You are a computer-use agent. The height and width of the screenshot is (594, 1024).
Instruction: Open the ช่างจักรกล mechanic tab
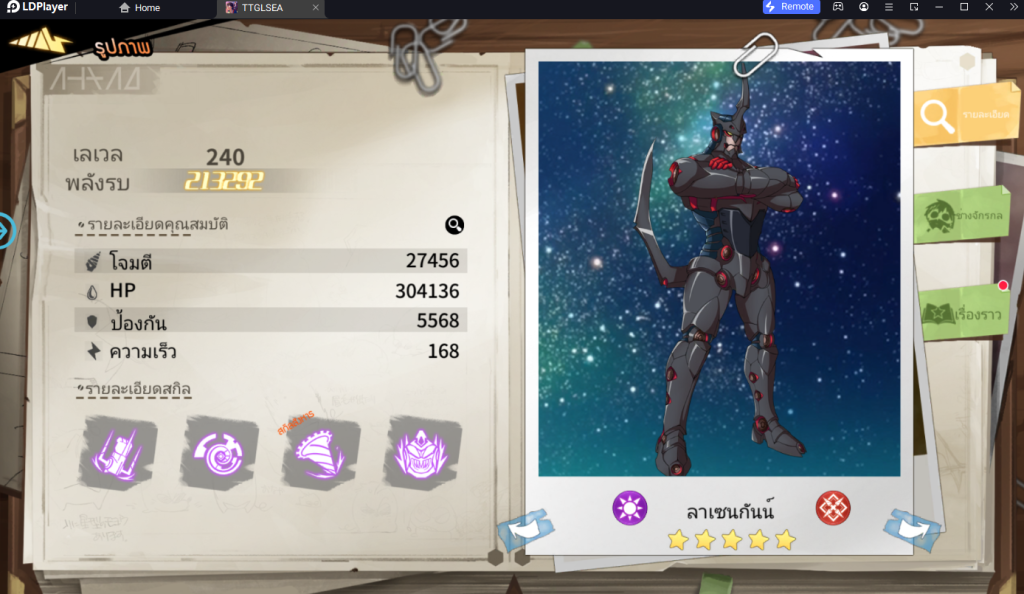[x=962, y=214]
